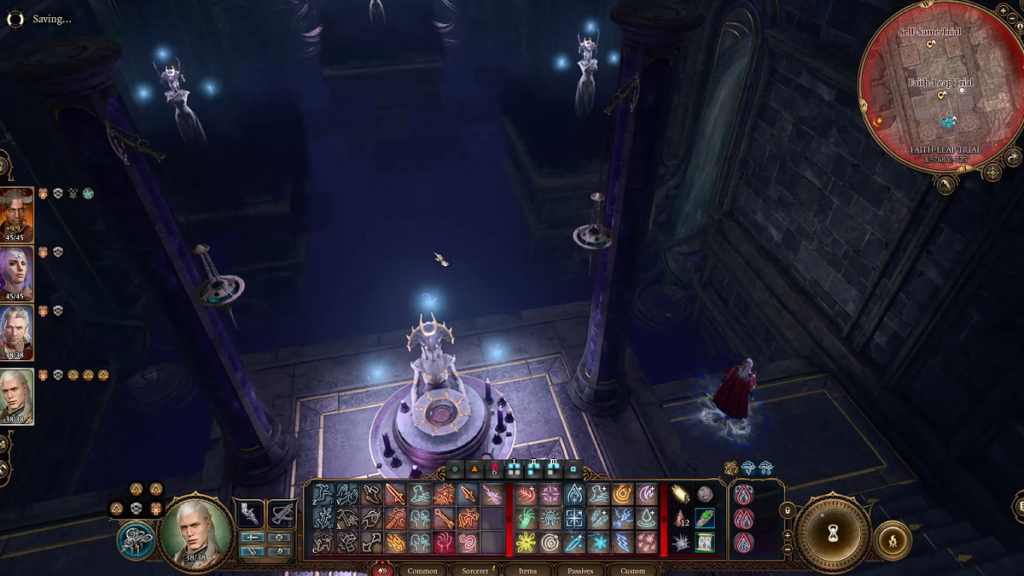Image resolution: width=1024 pixels, height=576 pixels.
Task: Select the Items hotbar tab
Action: click(527, 570)
